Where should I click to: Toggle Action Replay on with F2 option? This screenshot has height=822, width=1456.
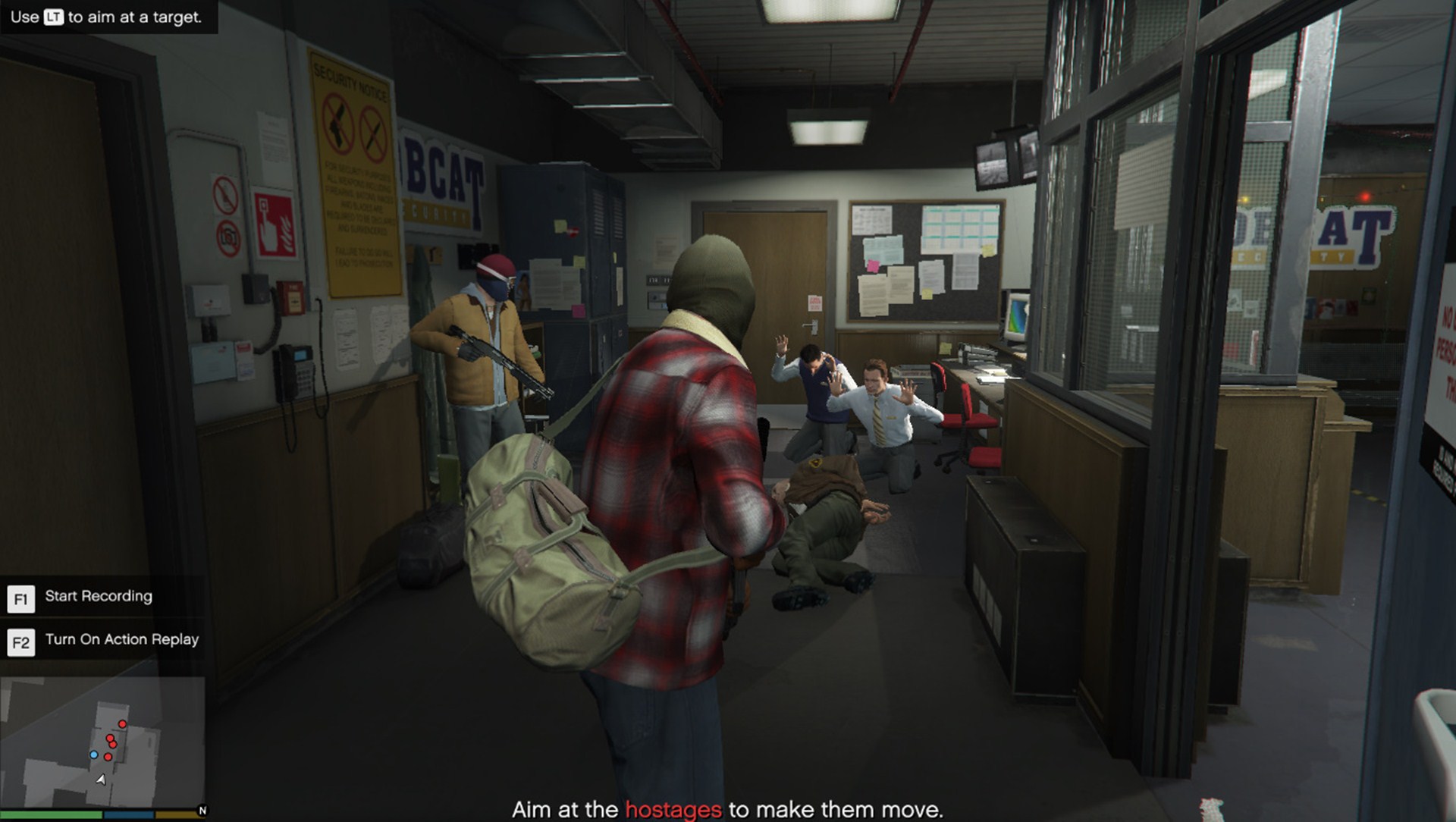pos(123,639)
